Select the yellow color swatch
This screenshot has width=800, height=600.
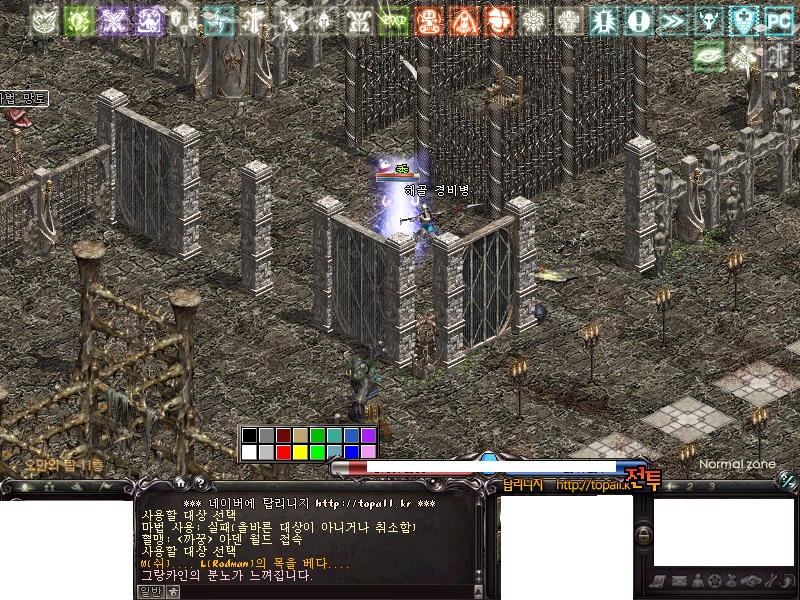click(300, 452)
